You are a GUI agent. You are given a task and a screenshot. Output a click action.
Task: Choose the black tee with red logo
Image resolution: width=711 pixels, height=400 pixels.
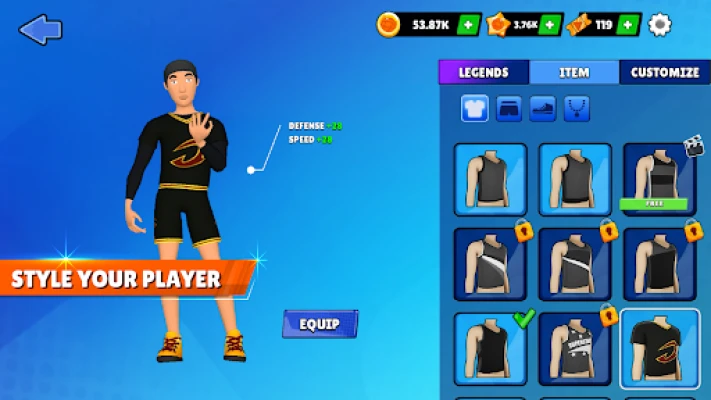pyautogui.click(x=659, y=349)
